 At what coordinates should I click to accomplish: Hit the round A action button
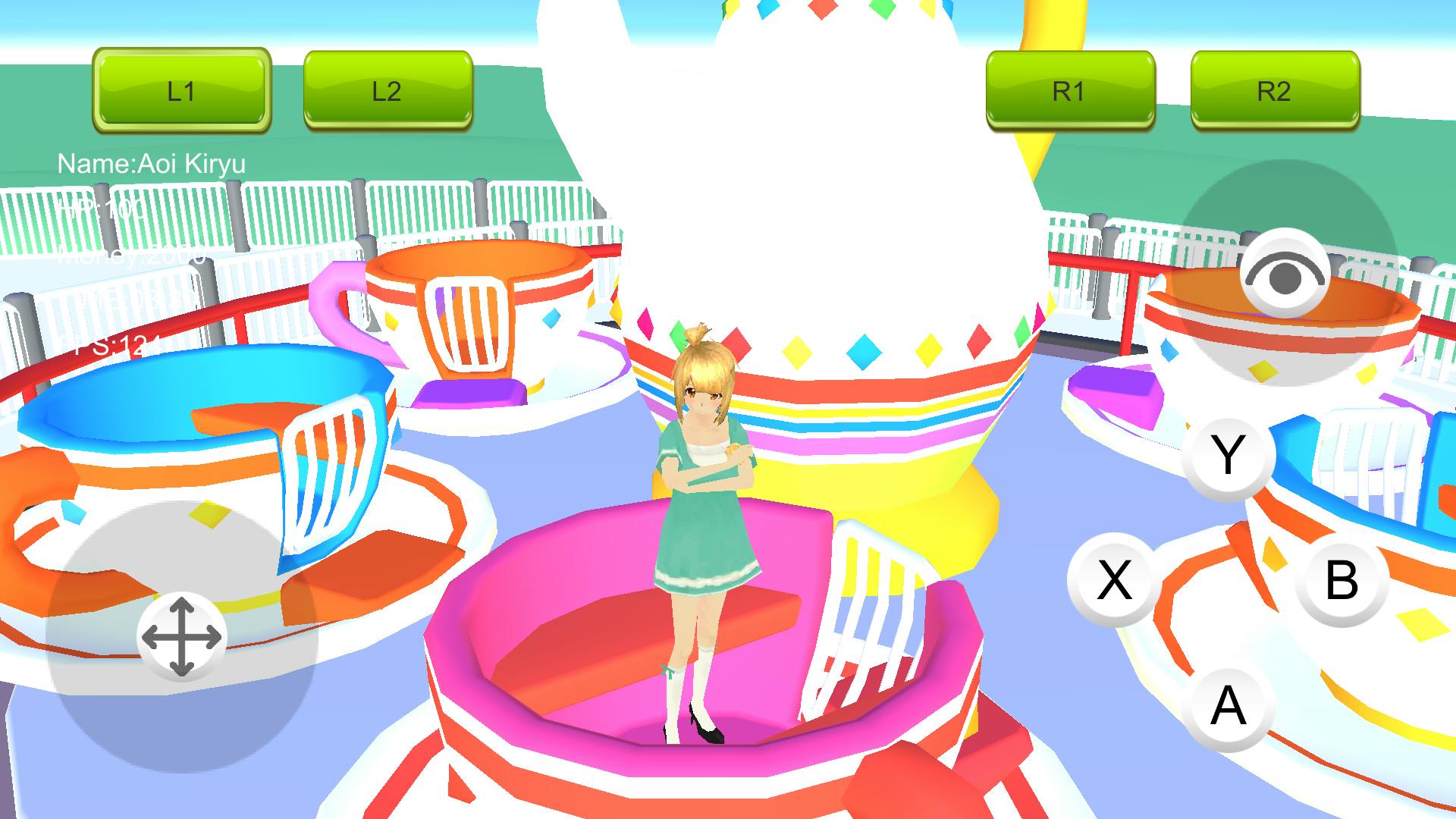(x=1228, y=705)
